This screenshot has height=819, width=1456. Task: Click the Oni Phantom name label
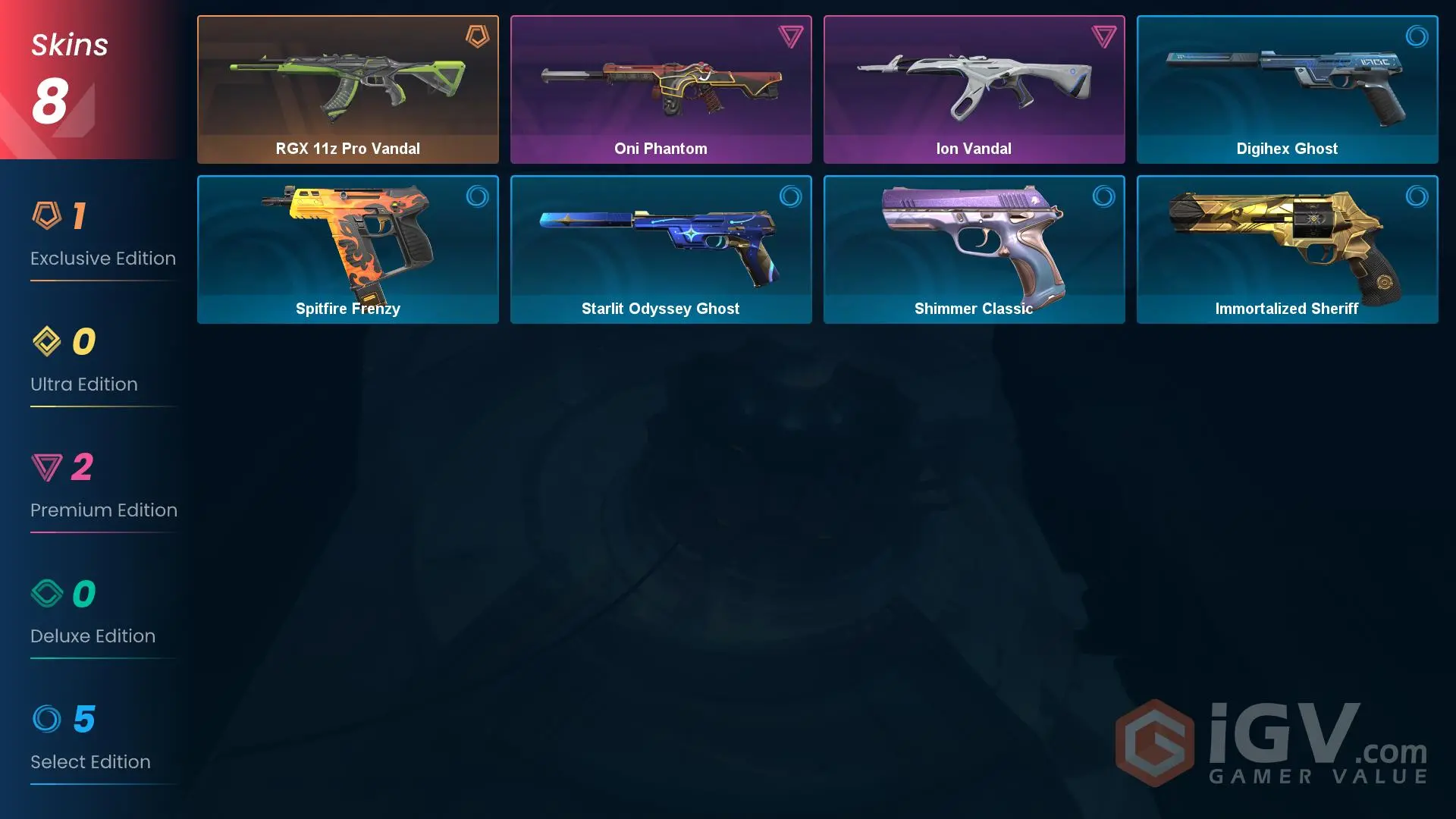pyautogui.click(x=661, y=148)
